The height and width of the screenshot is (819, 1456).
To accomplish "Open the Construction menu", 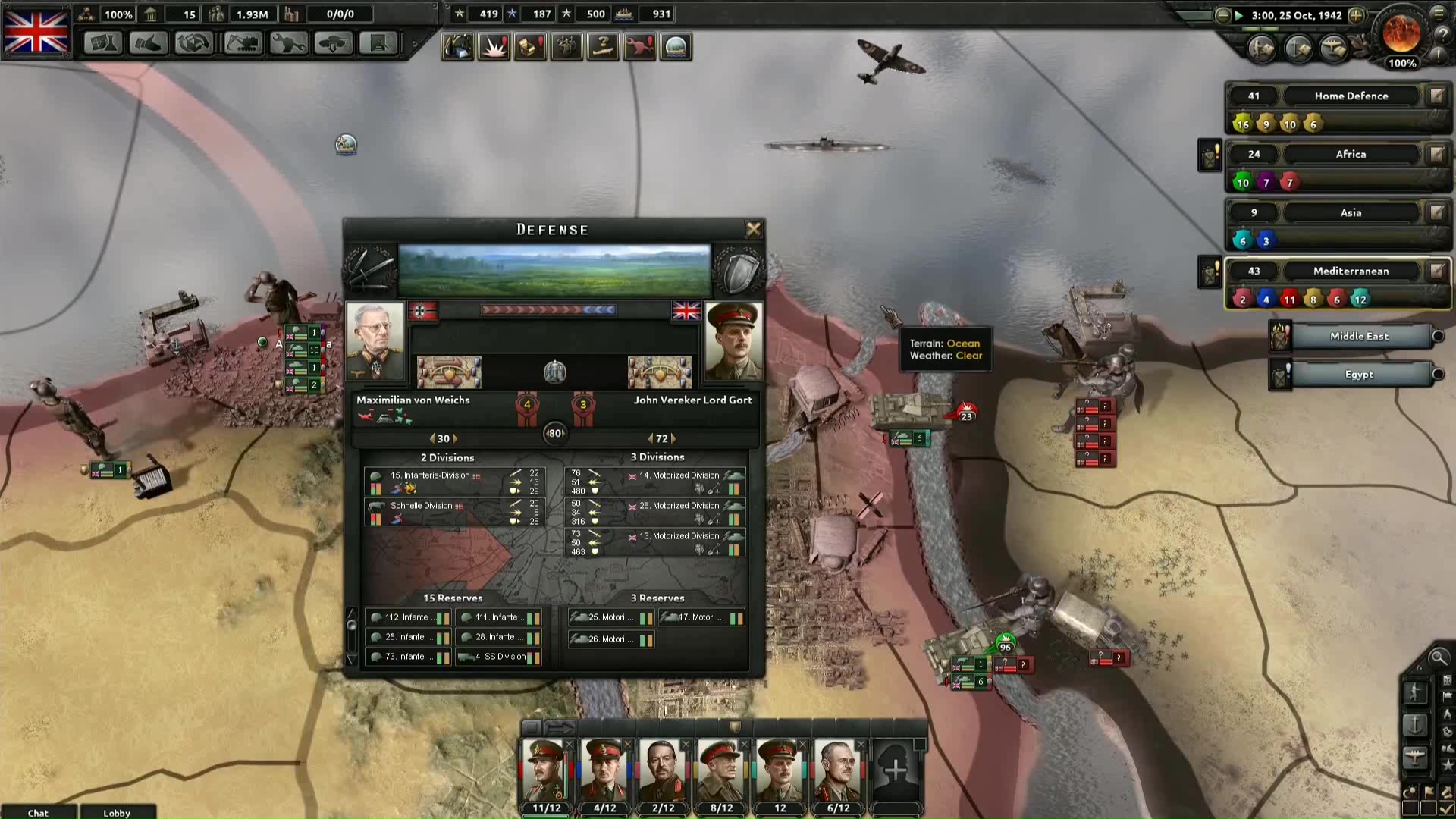I will 241,44.
